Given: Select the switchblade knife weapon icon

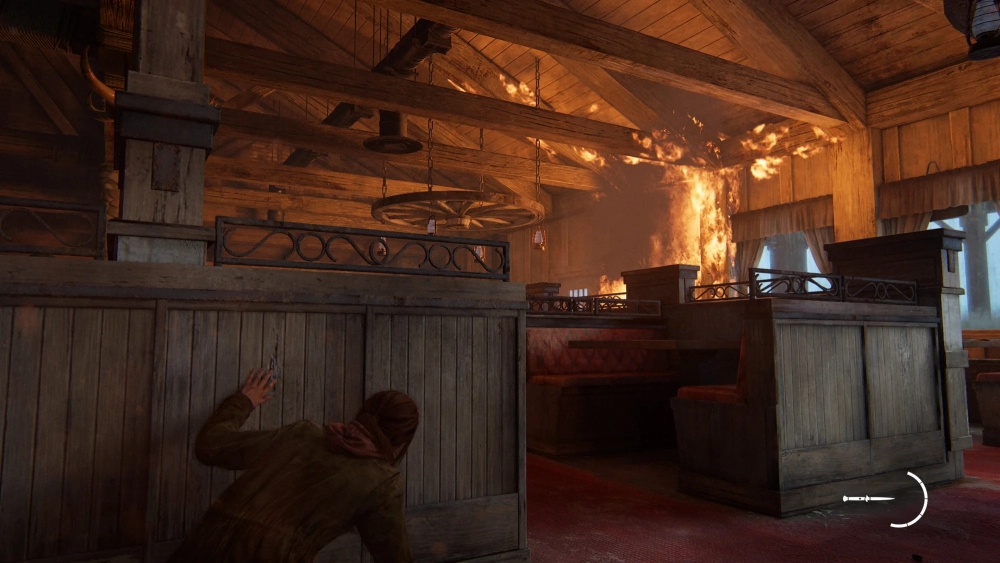Looking at the screenshot, I should pyautogui.click(x=868, y=498).
